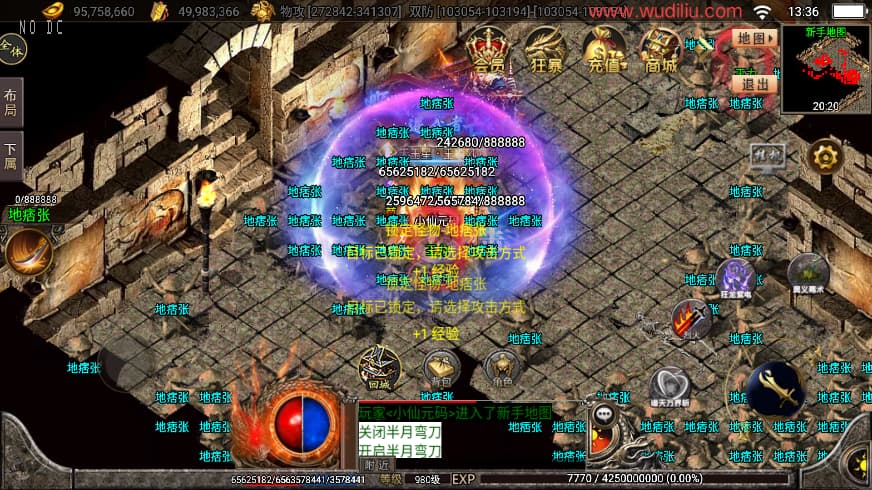
Task: Open the 新手地图 minimap
Action: tap(826, 68)
